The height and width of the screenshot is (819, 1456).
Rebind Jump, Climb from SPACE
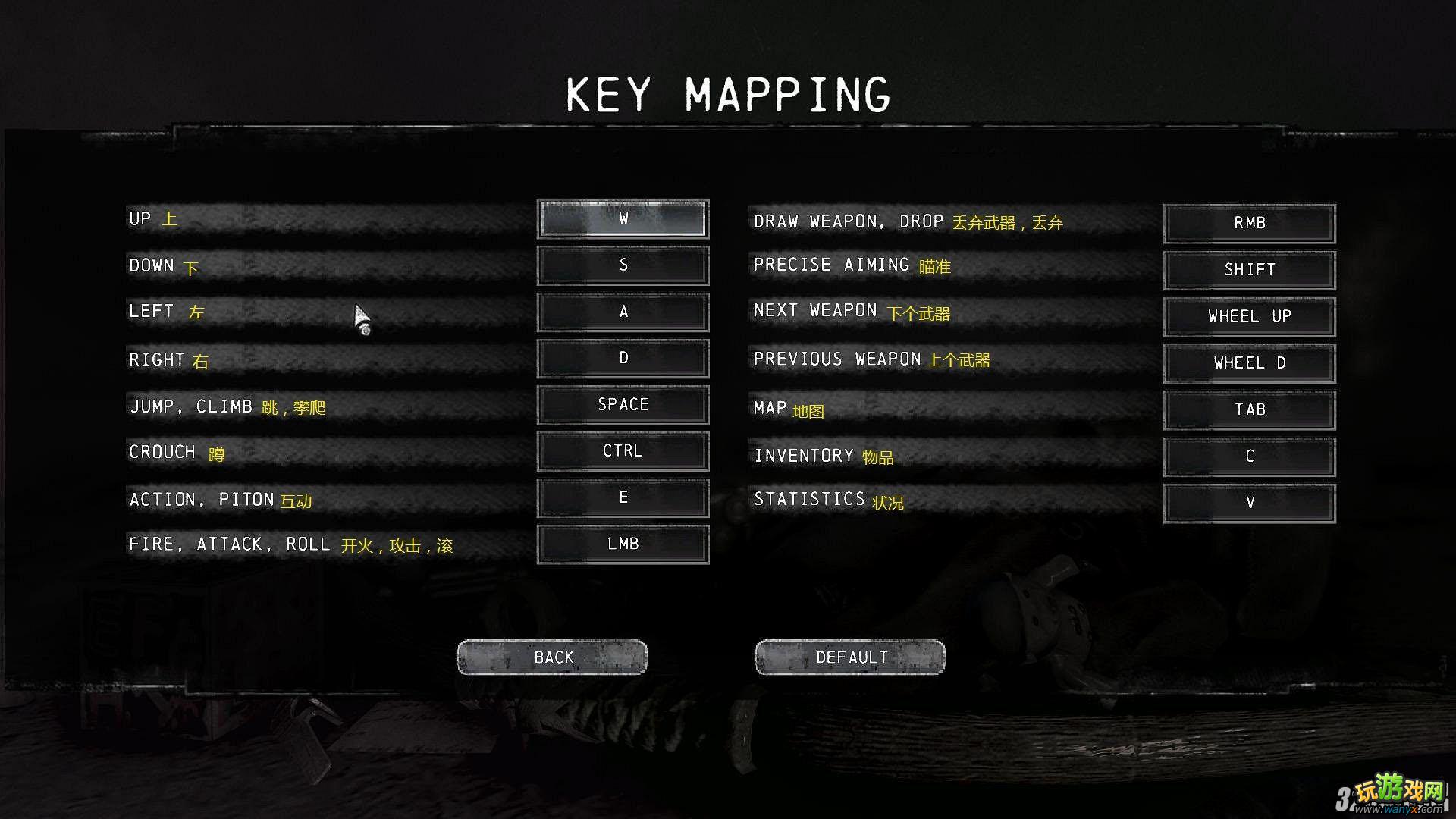pyautogui.click(x=623, y=405)
